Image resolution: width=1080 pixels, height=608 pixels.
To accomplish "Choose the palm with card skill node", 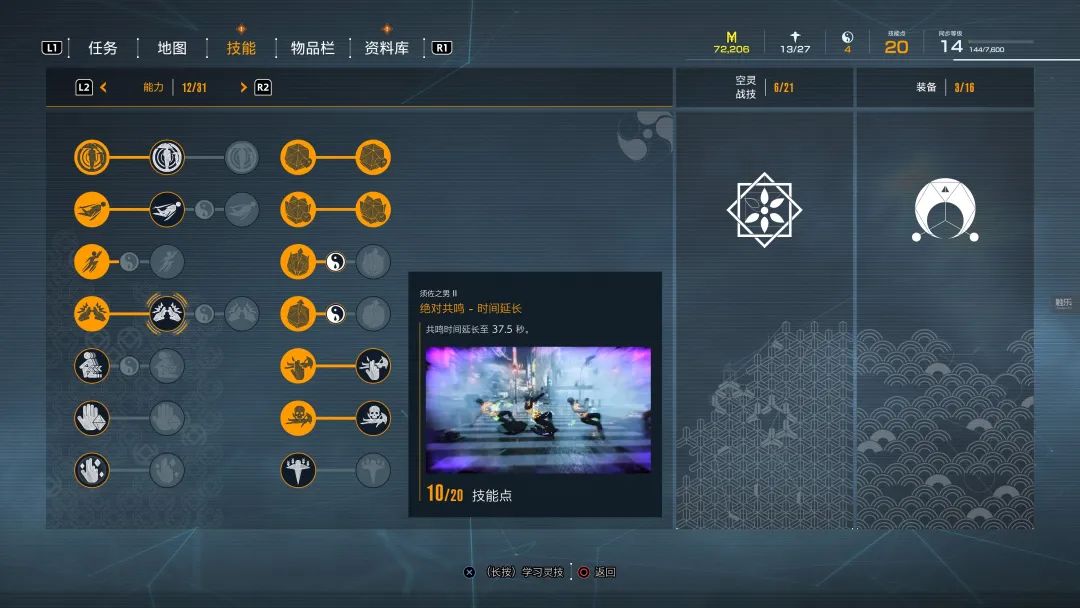I will 92,417.
